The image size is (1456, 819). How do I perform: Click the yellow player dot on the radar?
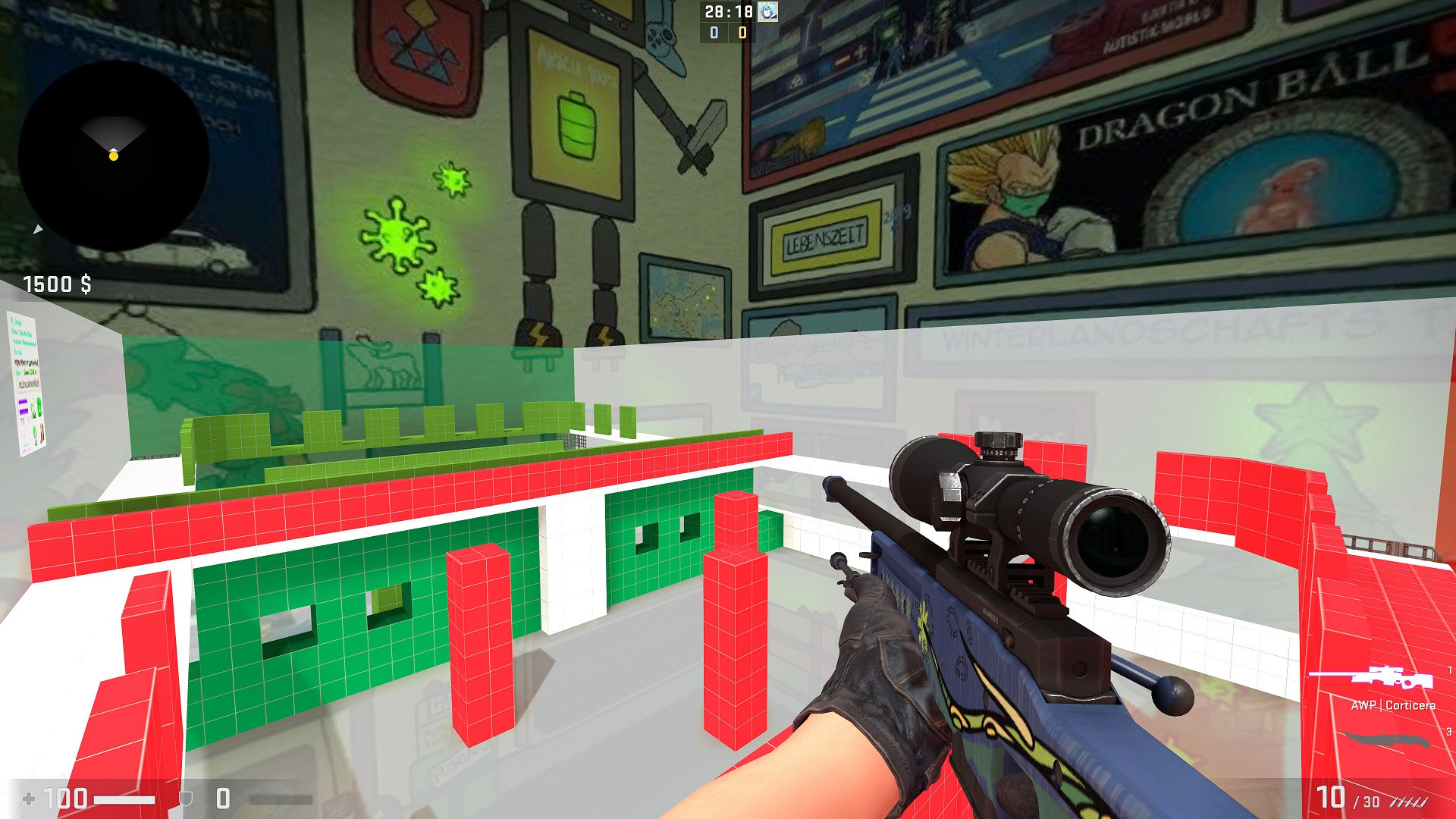click(x=114, y=157)
